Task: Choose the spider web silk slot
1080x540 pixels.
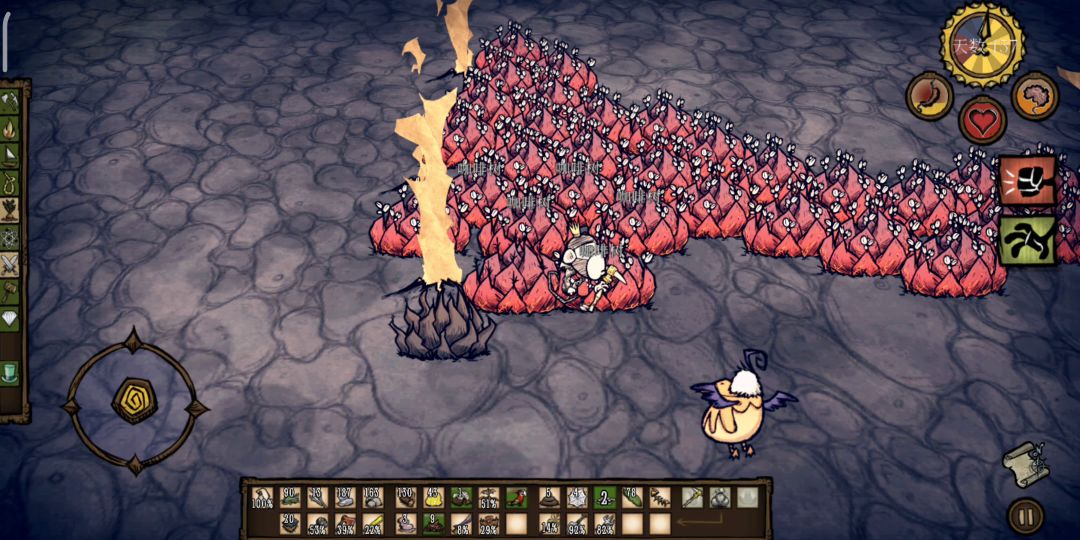Action: point(577,497)
